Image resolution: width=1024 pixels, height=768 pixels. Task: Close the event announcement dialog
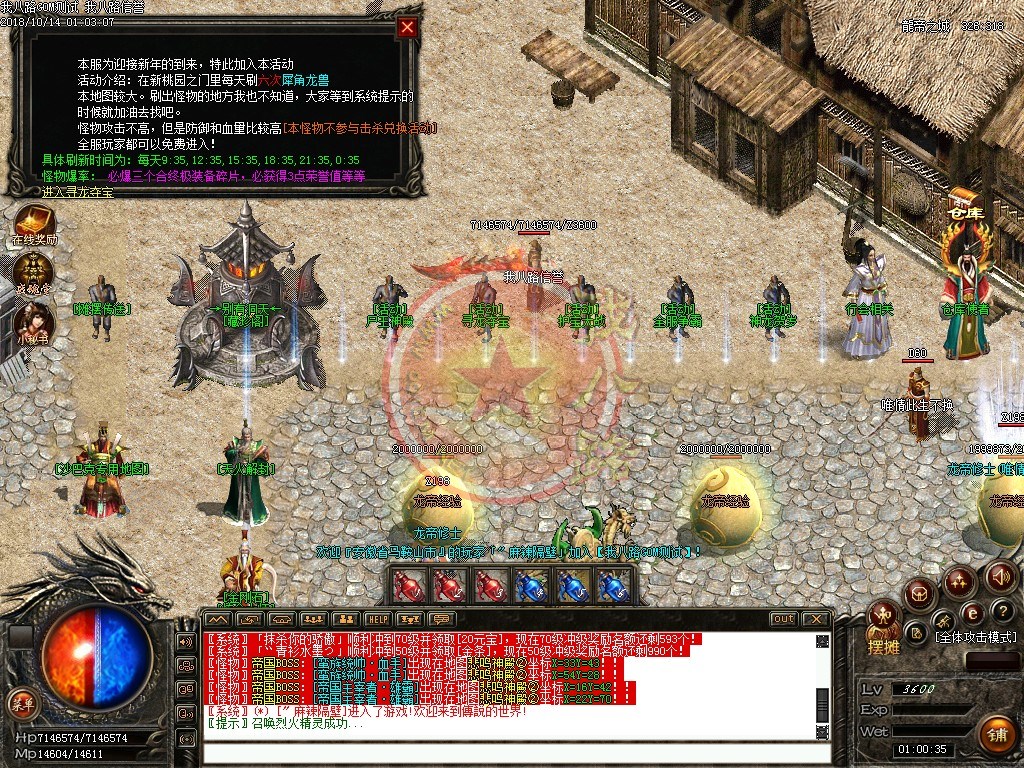(x=407, y=28)
